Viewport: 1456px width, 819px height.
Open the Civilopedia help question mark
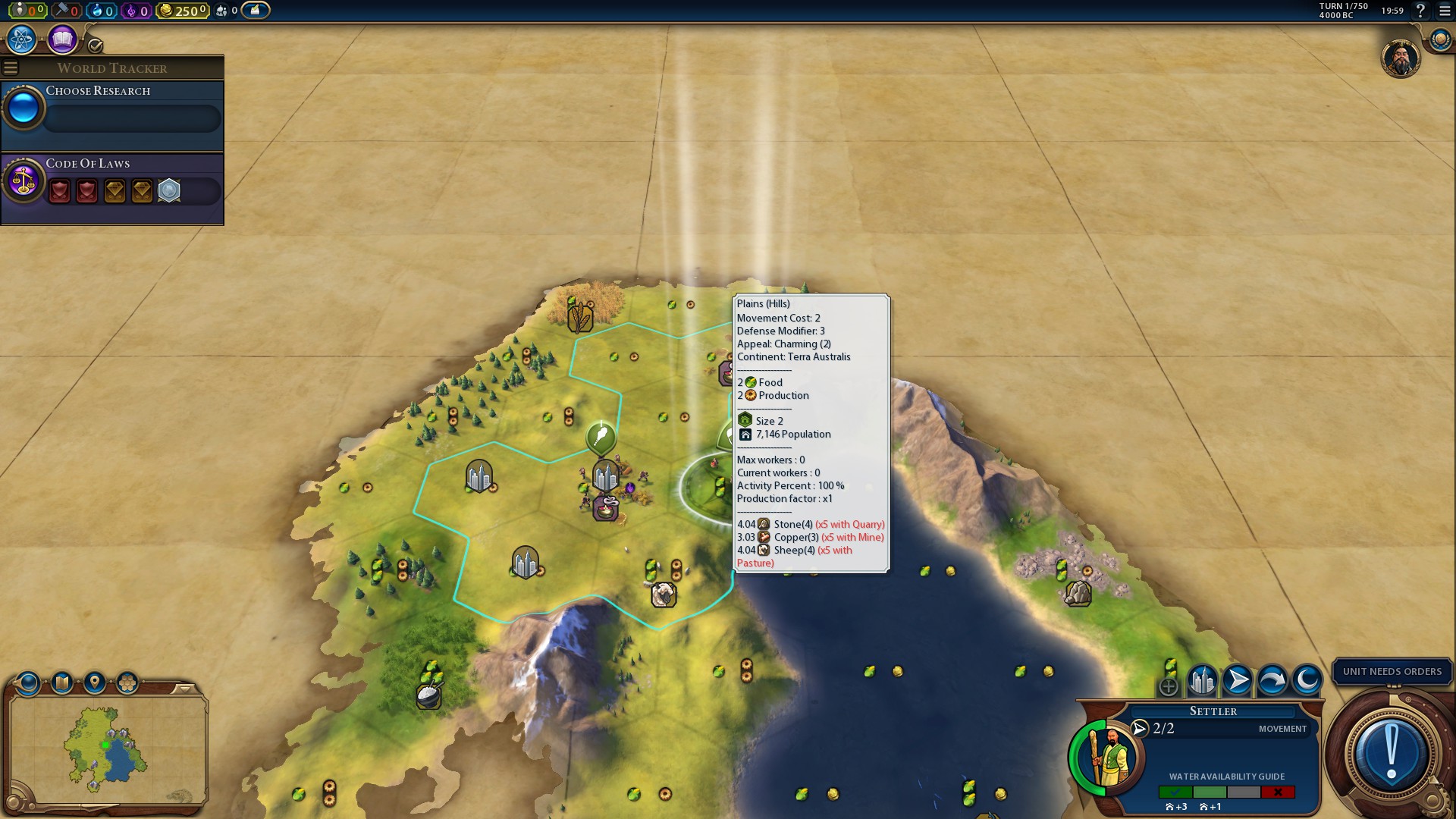(1420, 11)
